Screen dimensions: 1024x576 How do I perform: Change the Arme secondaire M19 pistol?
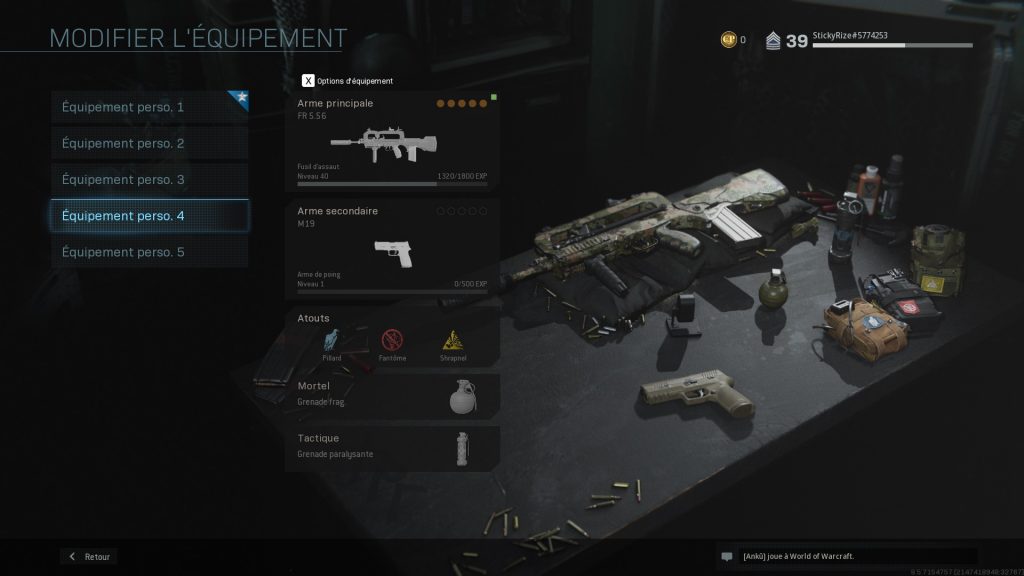pyautogui.click(x=392, y=248)
